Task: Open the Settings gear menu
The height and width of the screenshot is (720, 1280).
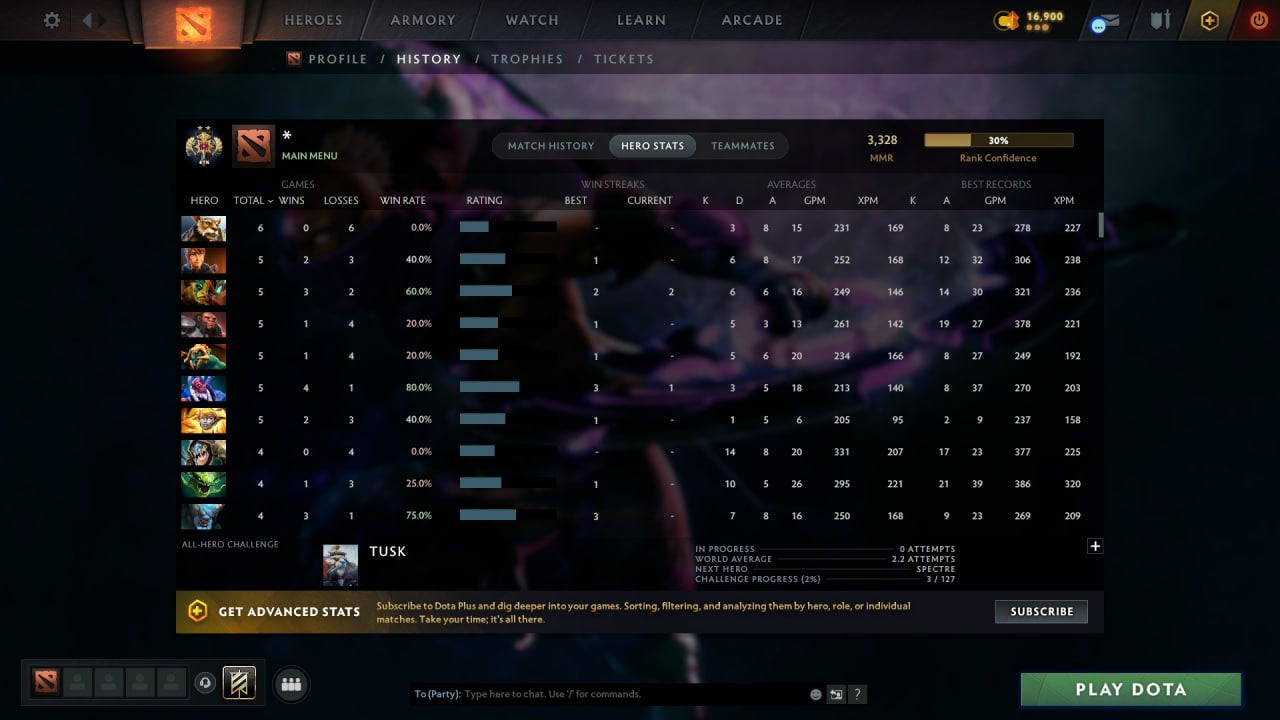Action: point(51,20)
